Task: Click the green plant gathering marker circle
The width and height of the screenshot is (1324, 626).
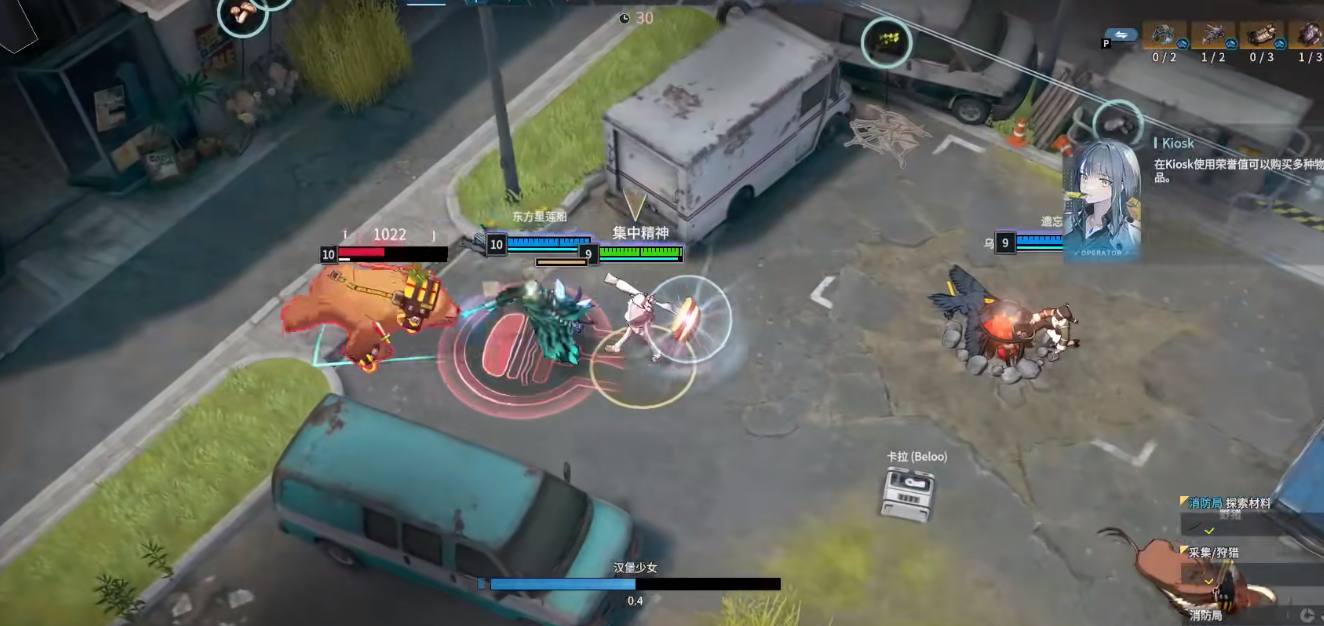Action: pyautogui.click(x=886, y=42)
